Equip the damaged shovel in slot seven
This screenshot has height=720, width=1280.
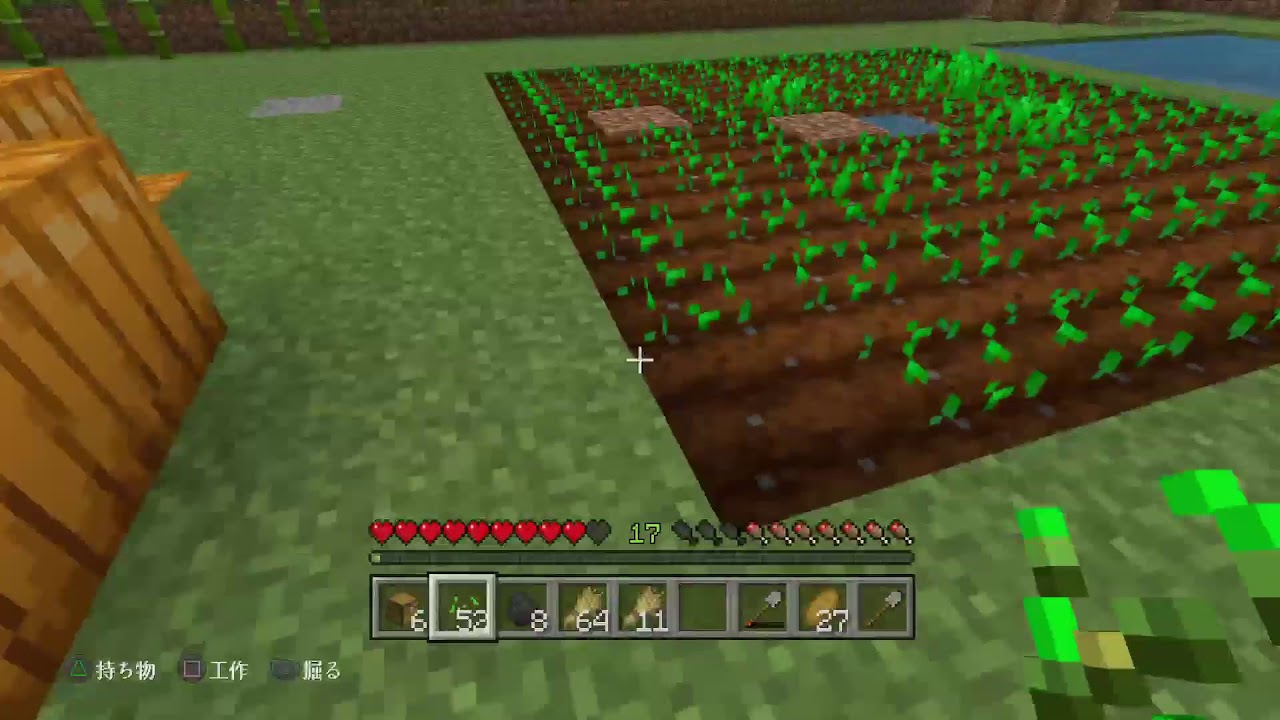pyautogui.click(x=762, y=605)
